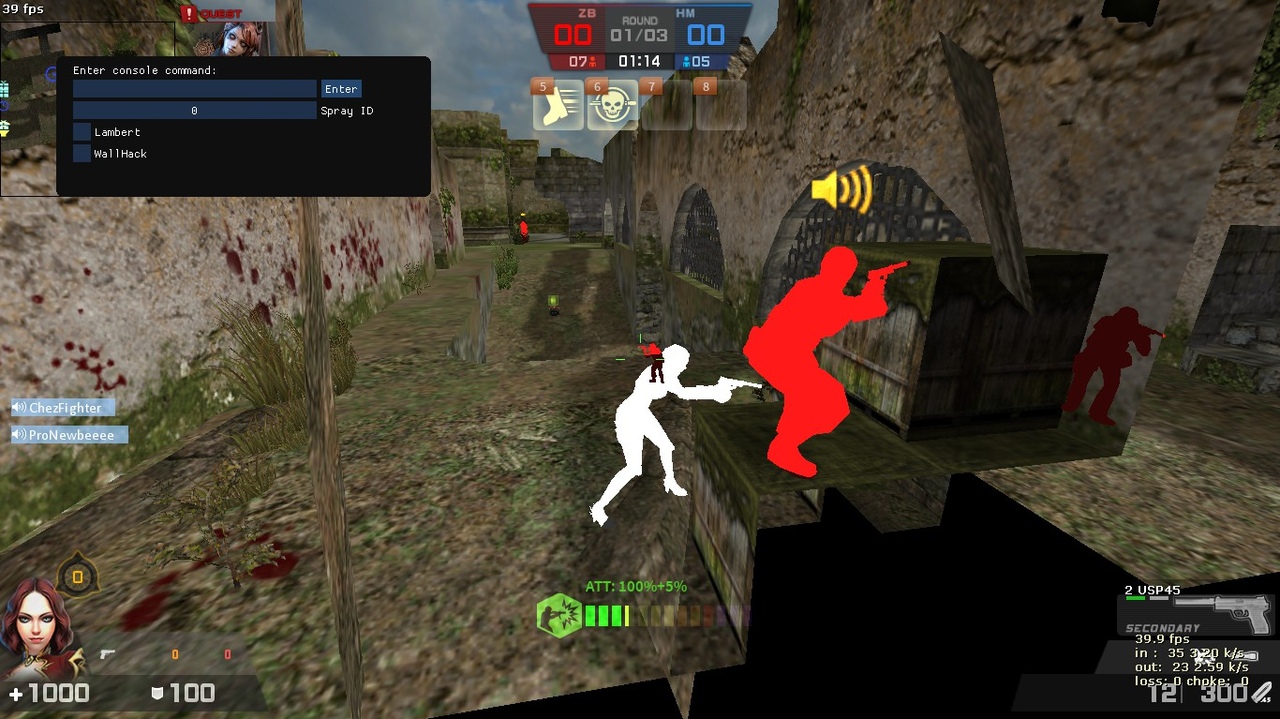Activate the skull headshot skill

click(612, 107)
